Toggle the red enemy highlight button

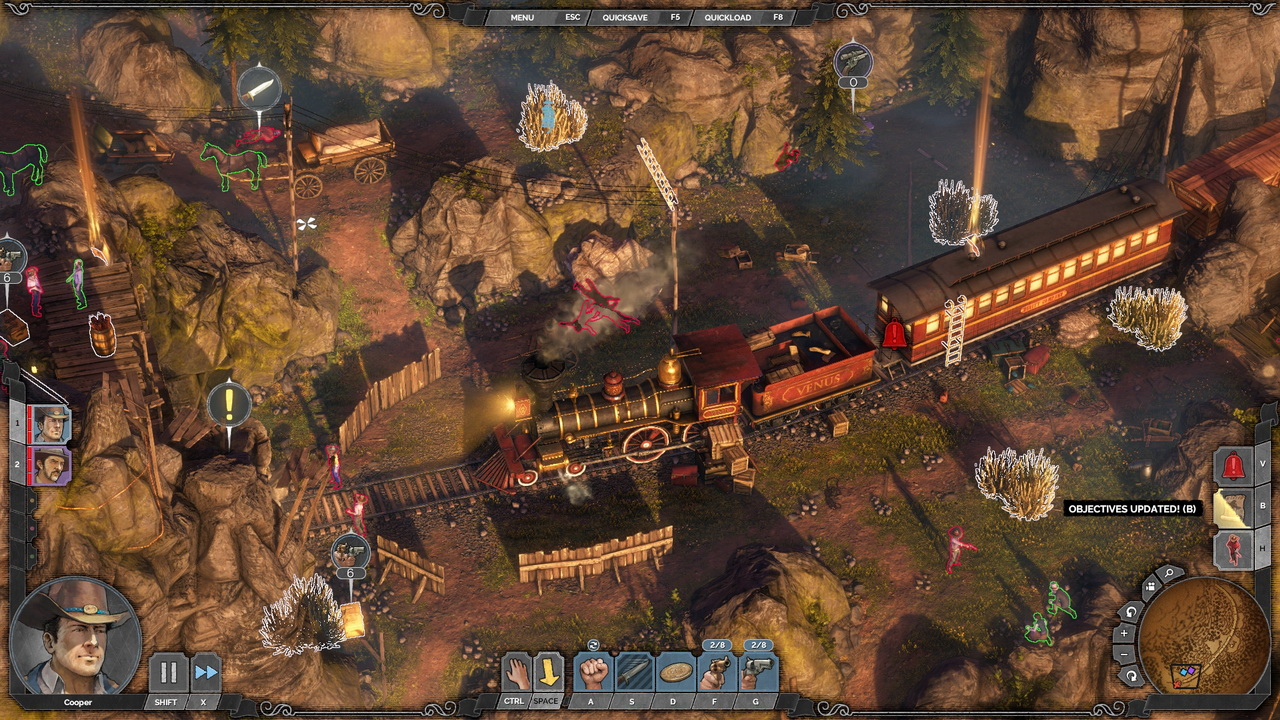click(1233, 550)
